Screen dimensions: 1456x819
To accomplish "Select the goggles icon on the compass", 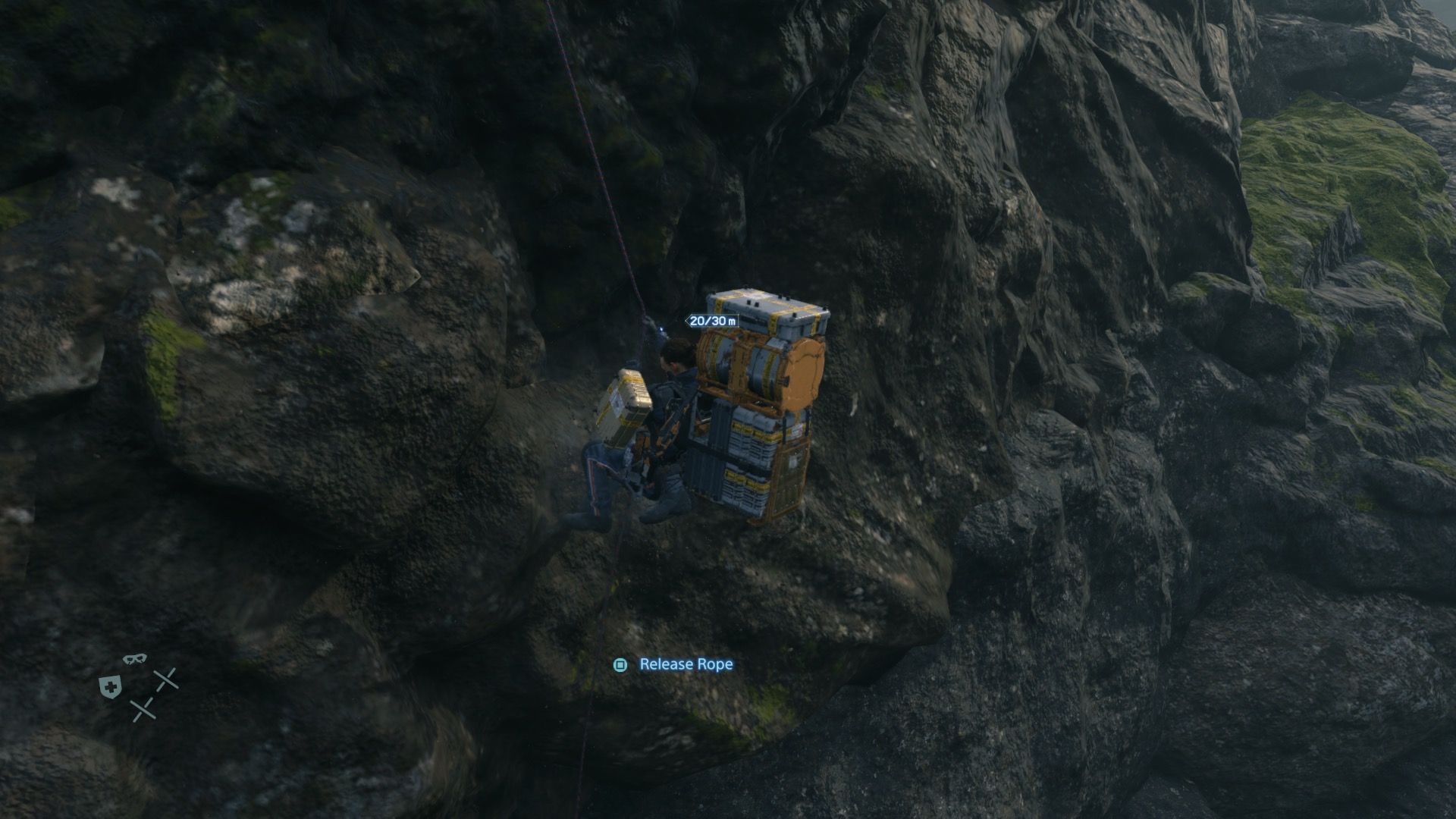I will [x=135, y=658].
